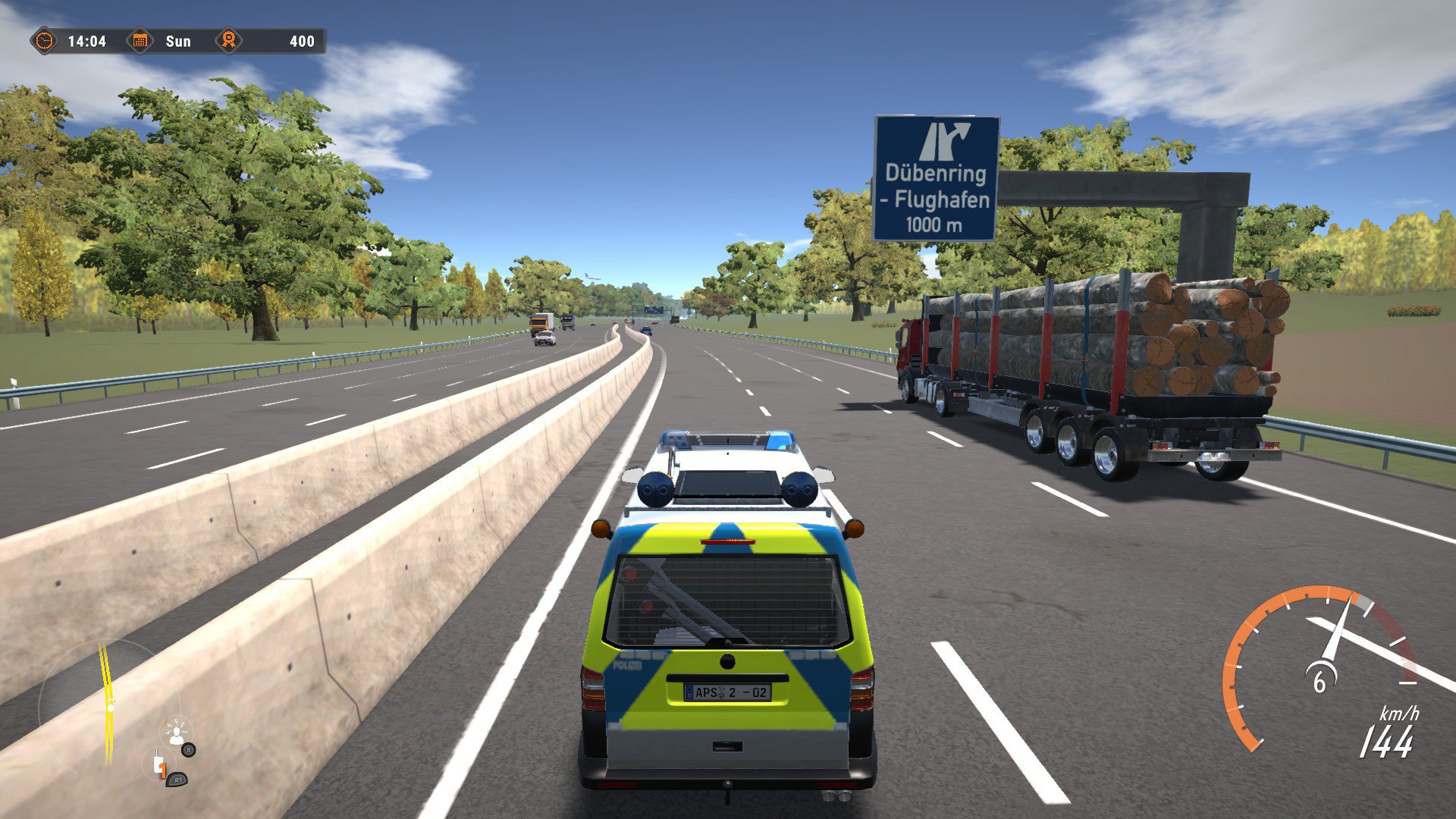Click the suspect interaction icon above the R prompt
Image resolution: width=1456 pixels, height=819 pixels.
click(x=176, y=733)
